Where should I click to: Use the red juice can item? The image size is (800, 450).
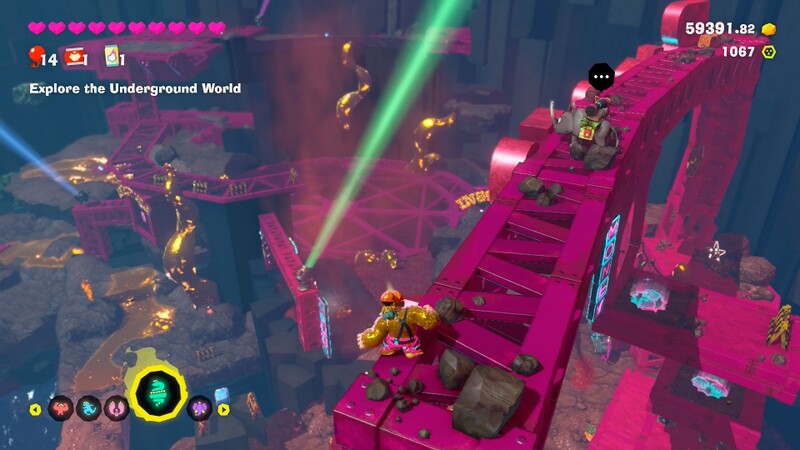pyautogui.click(x=74, y=57)
